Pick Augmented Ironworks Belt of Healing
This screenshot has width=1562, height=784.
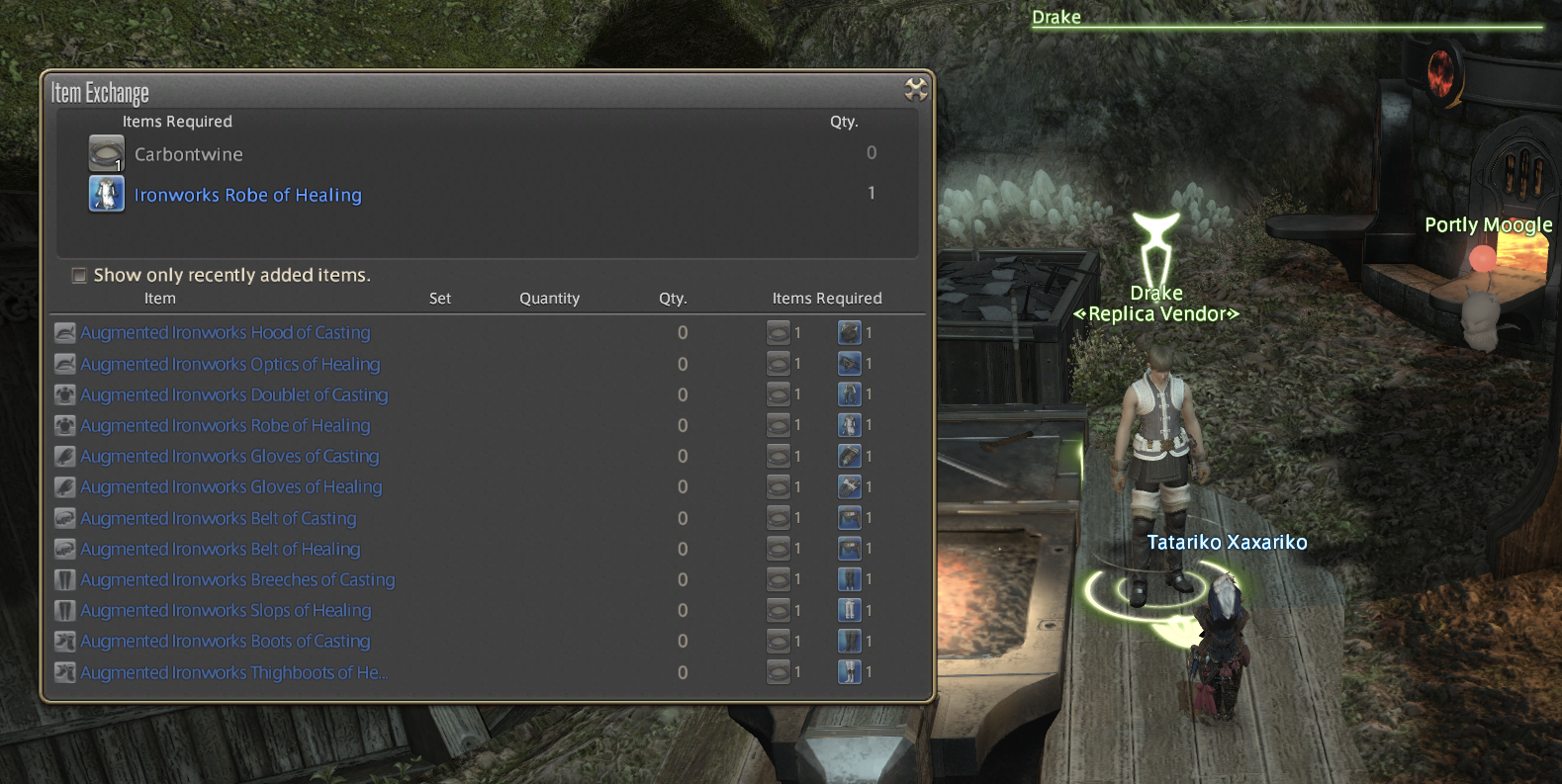pos(220,550)
